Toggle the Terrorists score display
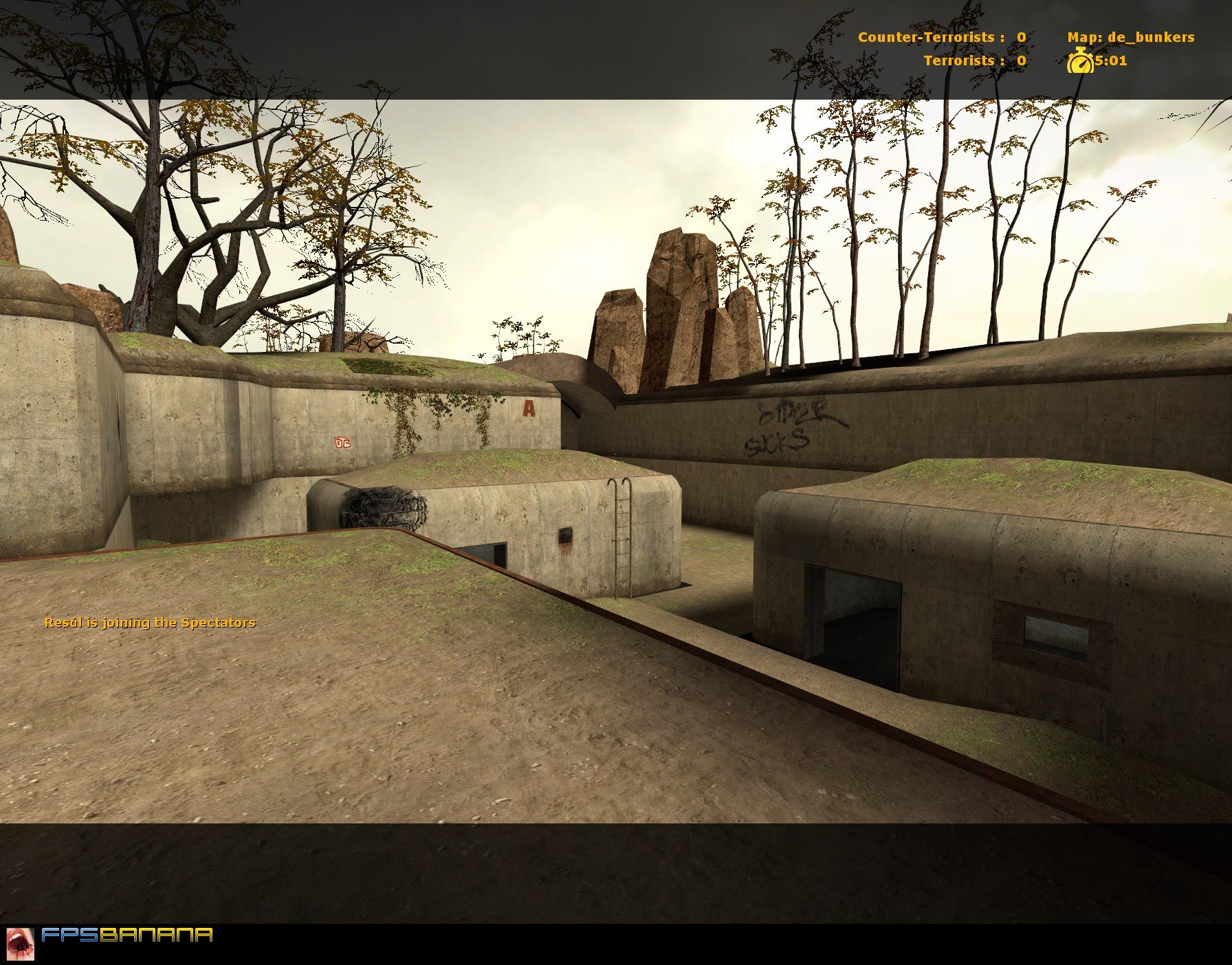The height and width of the screenshot is (965, 1232). [977, 61]
